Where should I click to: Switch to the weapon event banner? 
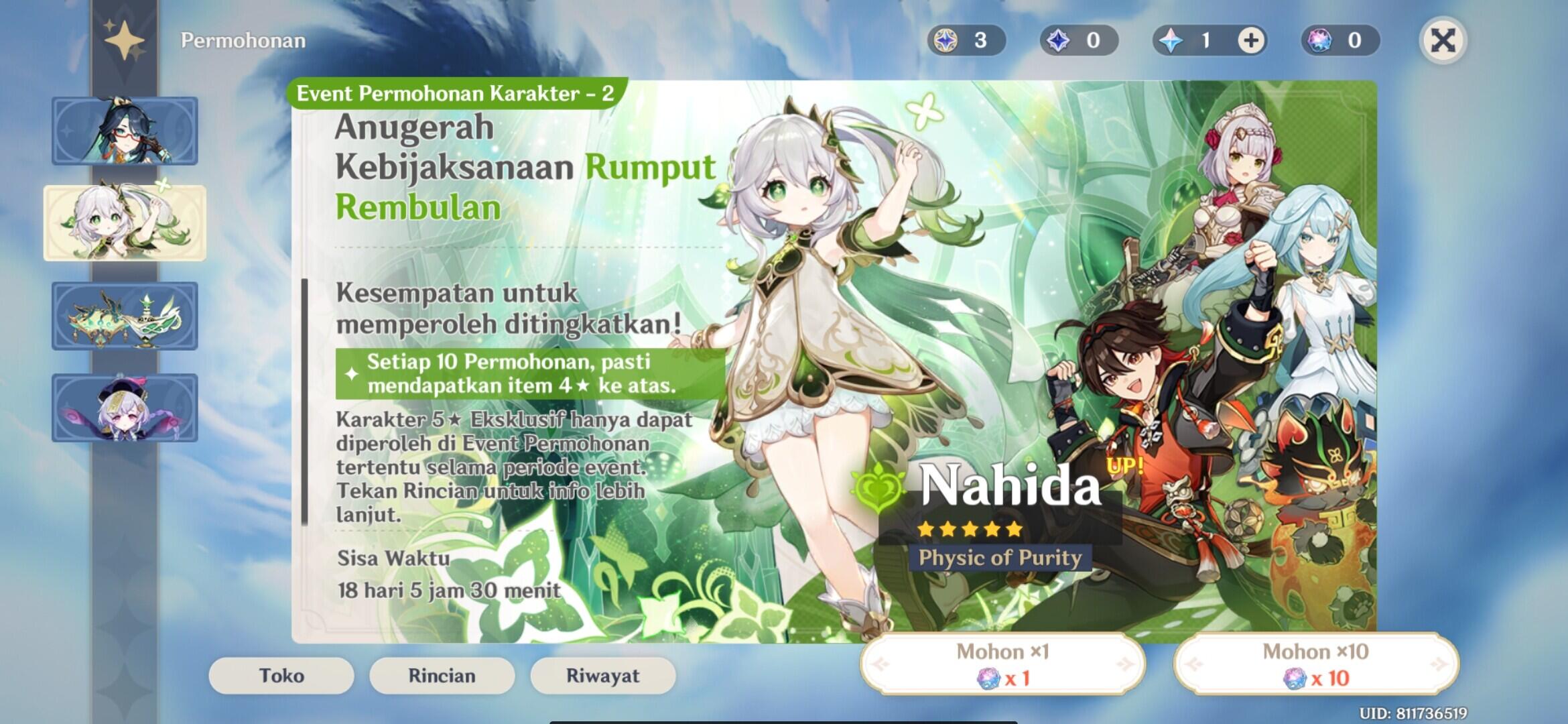tap(125, 316)
